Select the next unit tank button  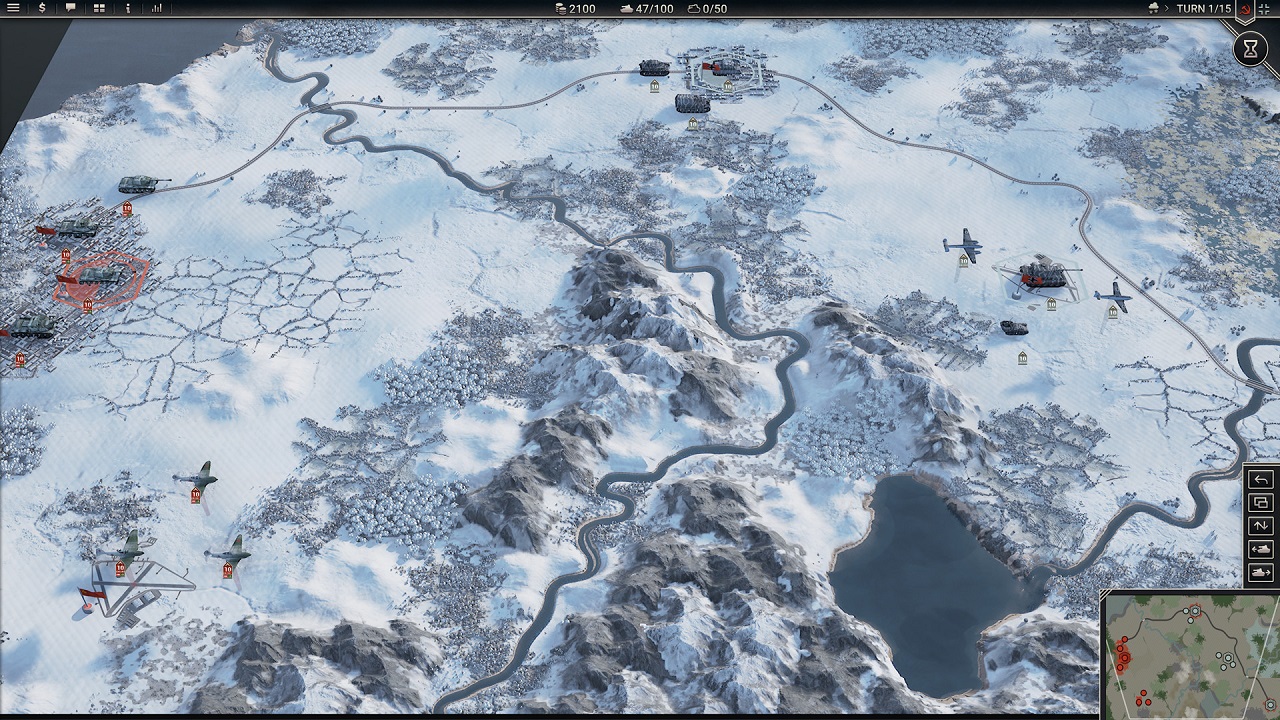click(1261, 572)
